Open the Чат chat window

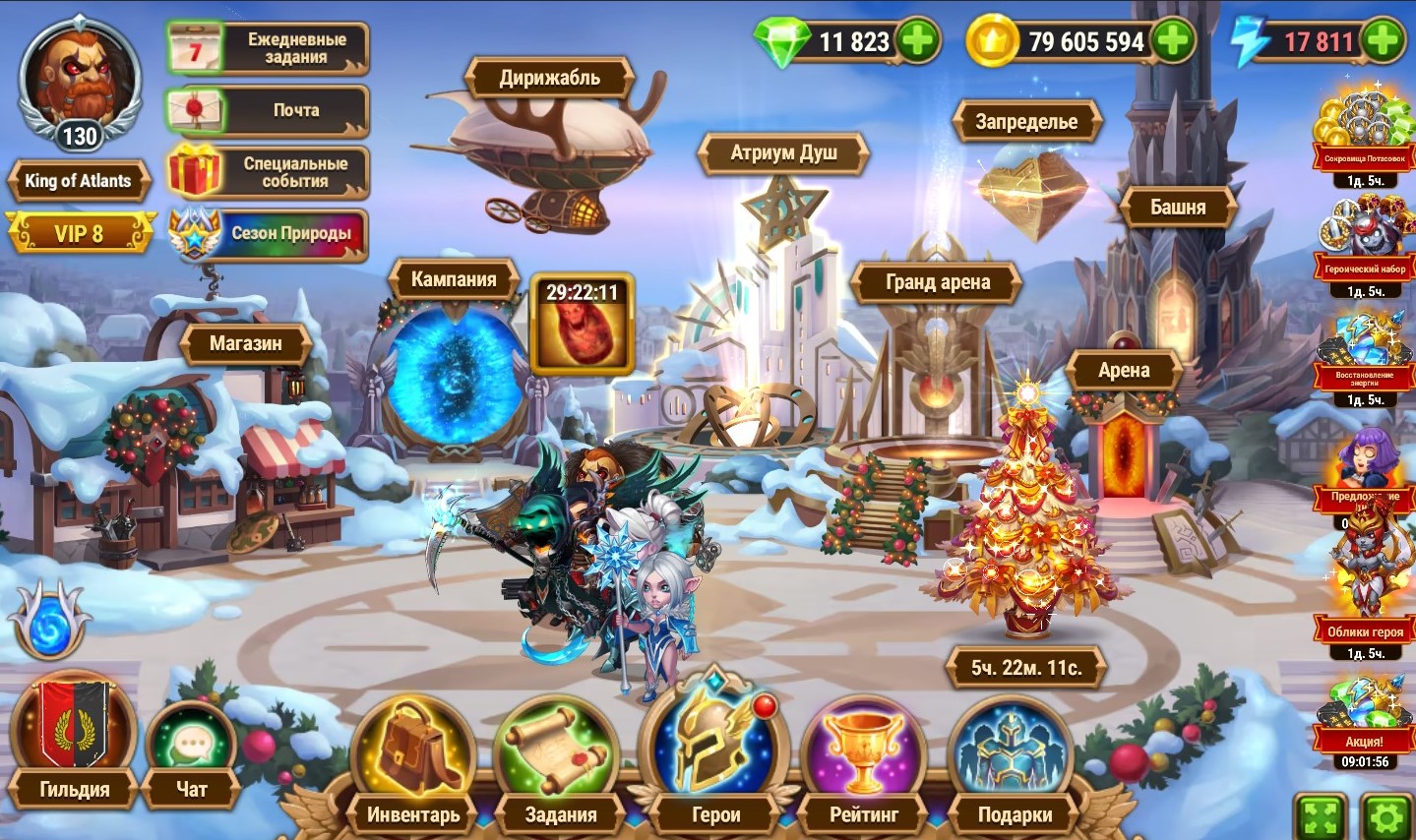coord(192,752)
